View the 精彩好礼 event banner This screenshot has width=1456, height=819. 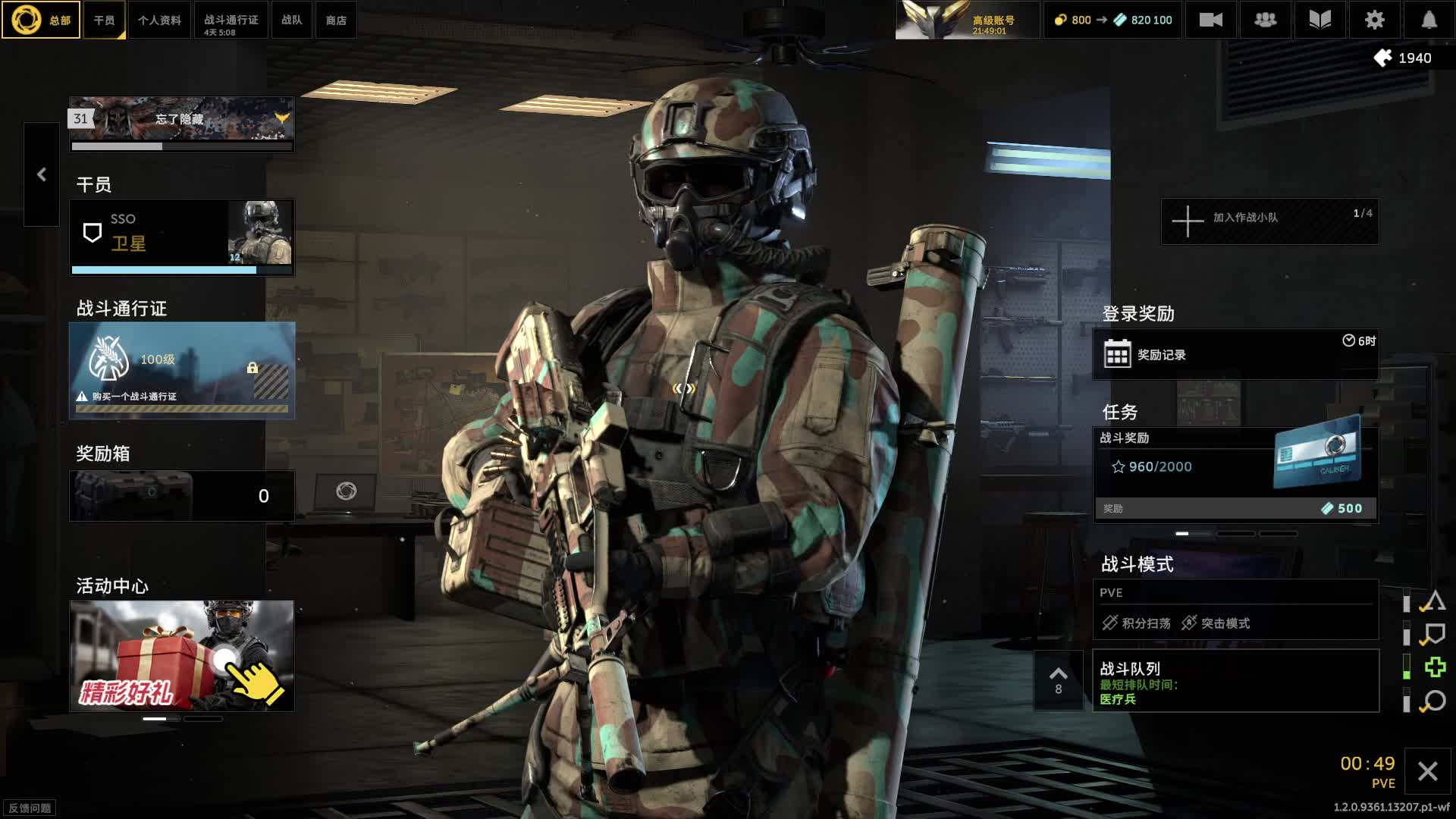182,656
